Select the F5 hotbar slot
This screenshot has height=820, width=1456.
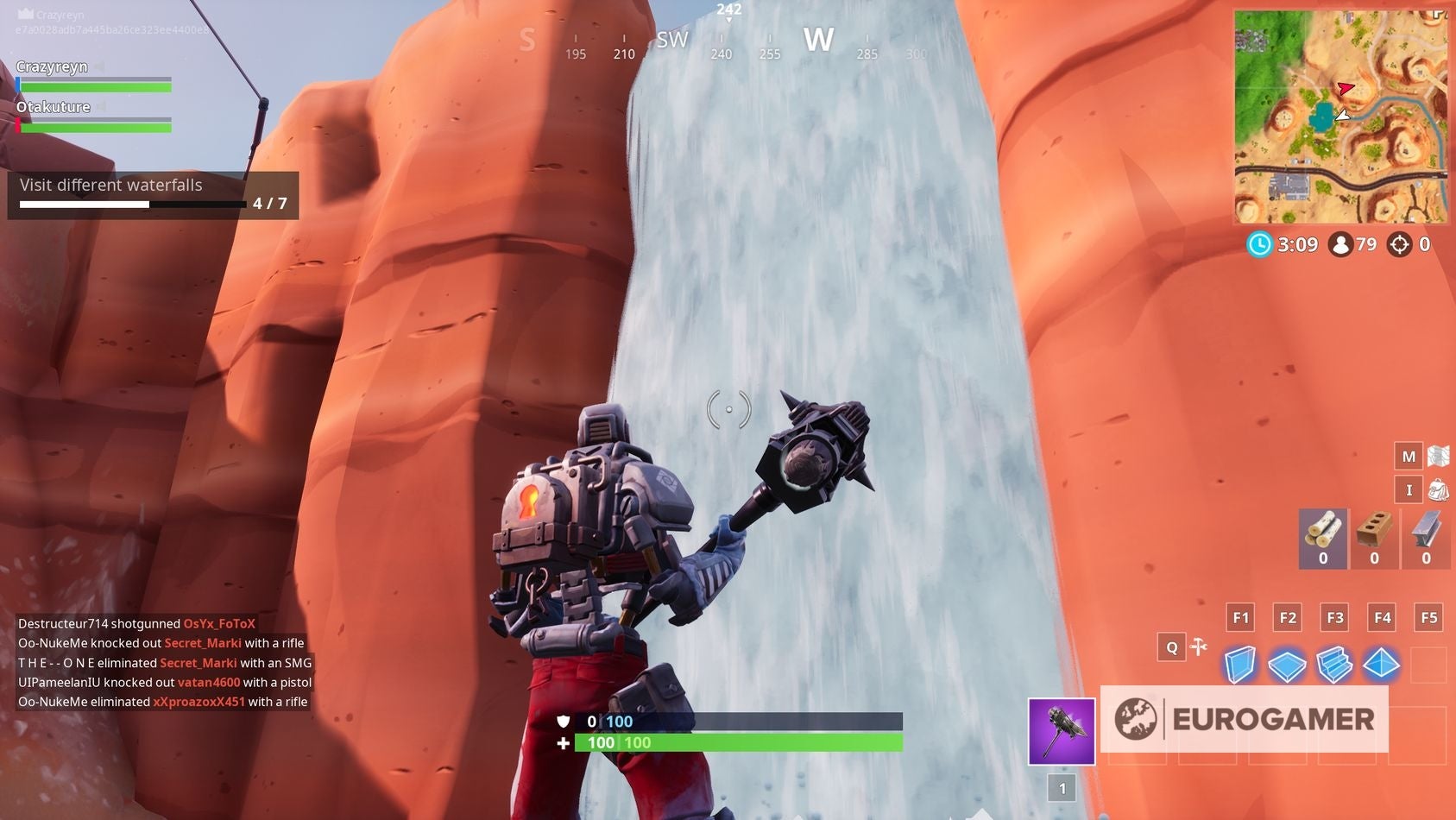point(1429,617)
